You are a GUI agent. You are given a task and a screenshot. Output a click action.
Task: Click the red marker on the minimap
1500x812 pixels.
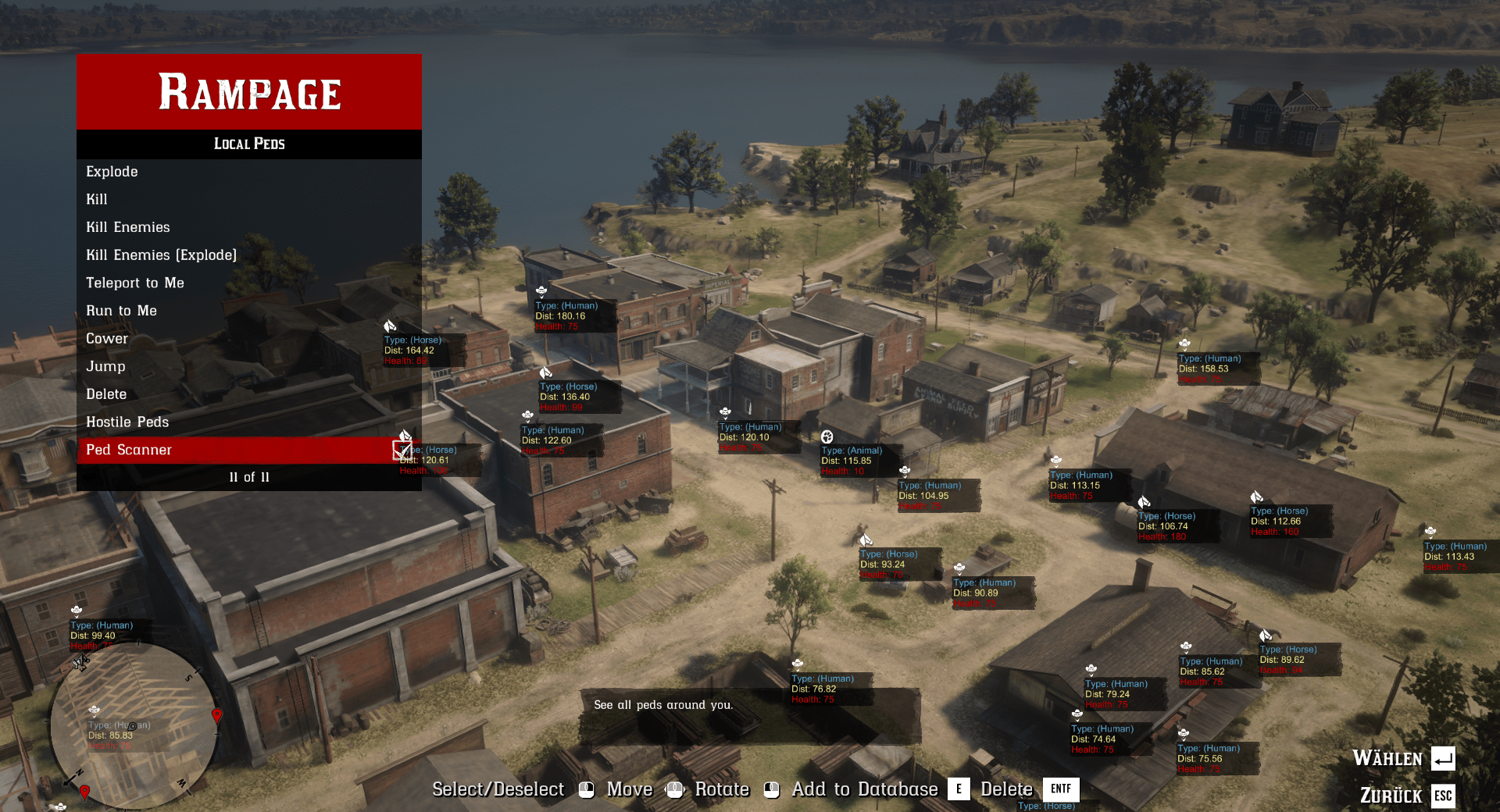pyautogui.click(x=217, y=715)
